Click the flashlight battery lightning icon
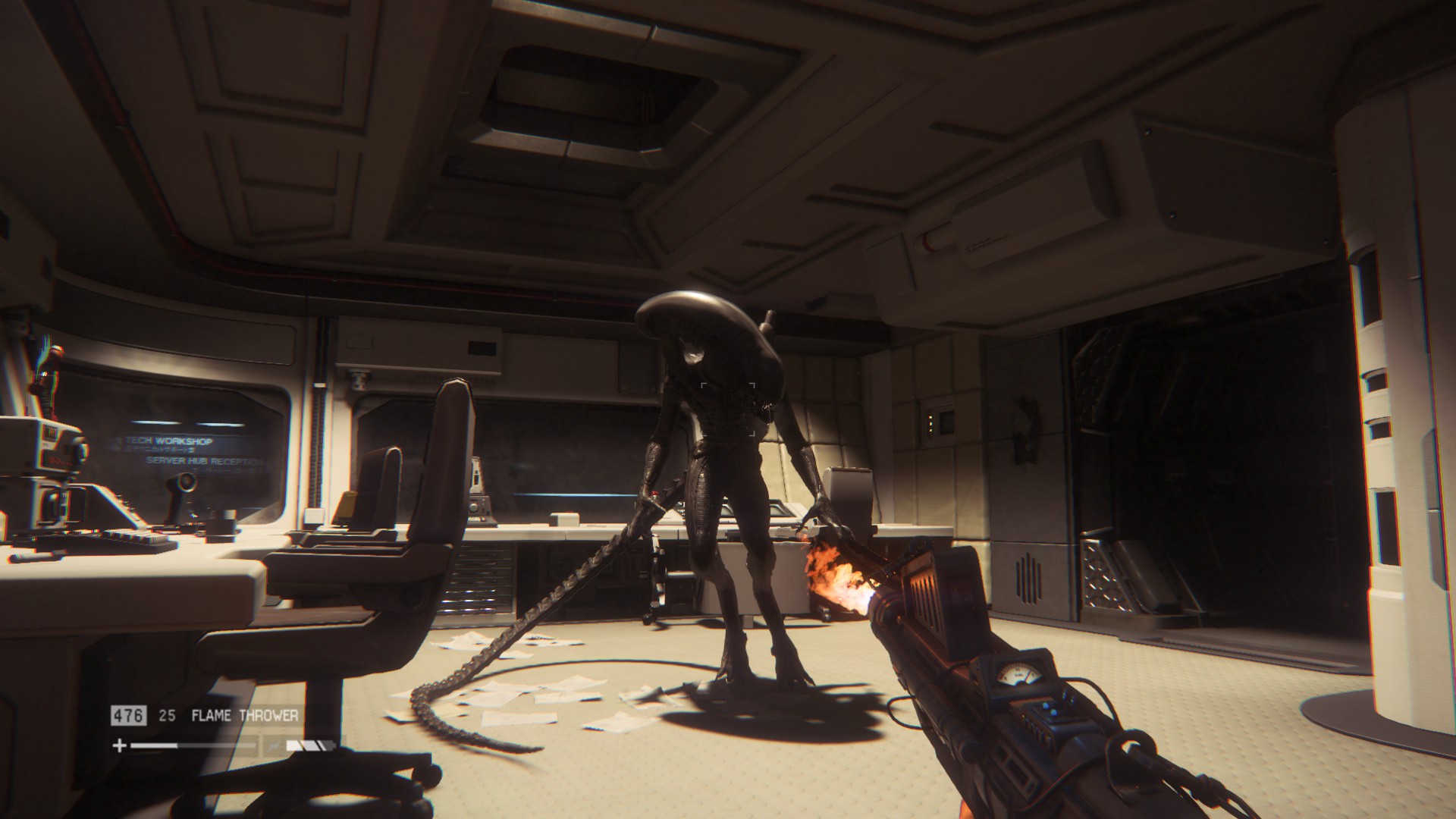 (x=274, y=746)
